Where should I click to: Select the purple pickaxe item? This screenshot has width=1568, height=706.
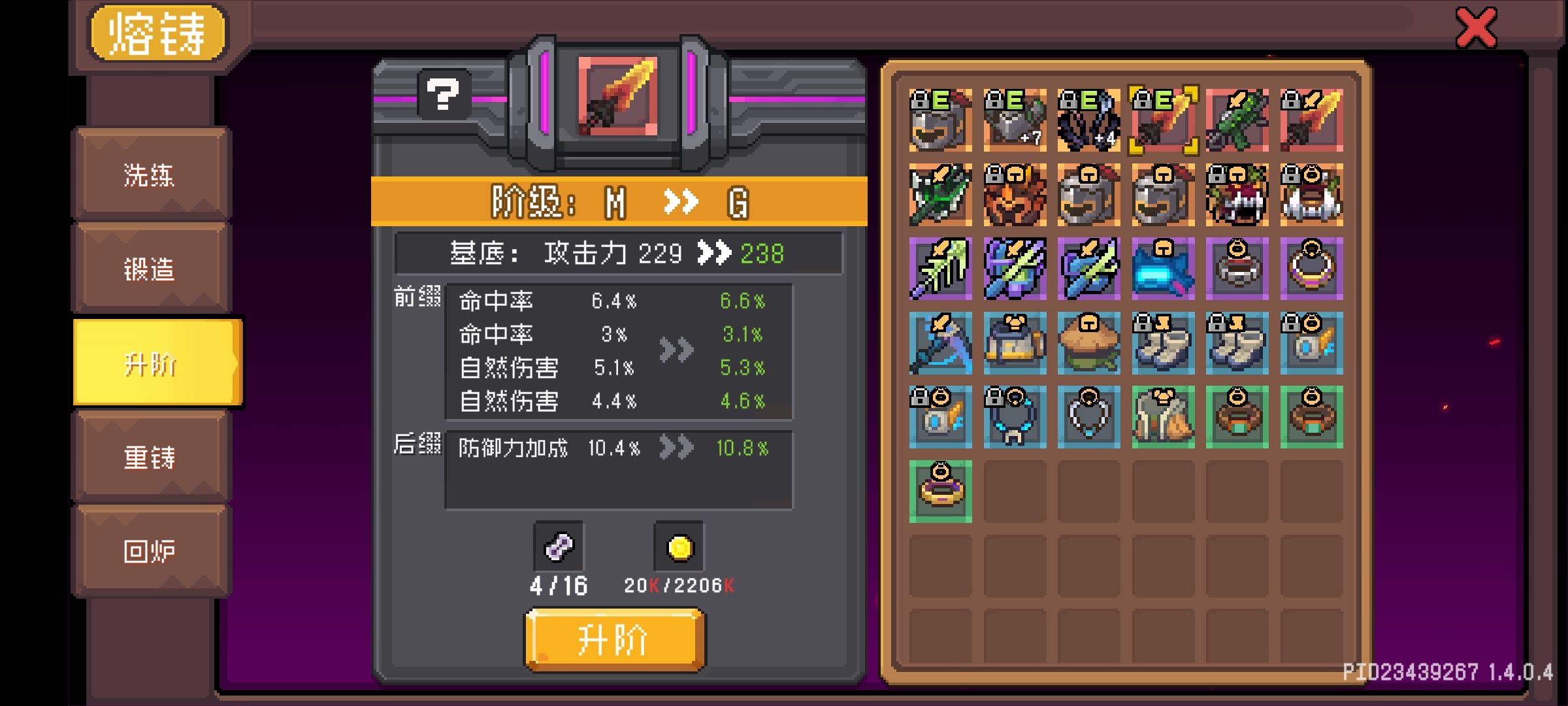(939, 345)
